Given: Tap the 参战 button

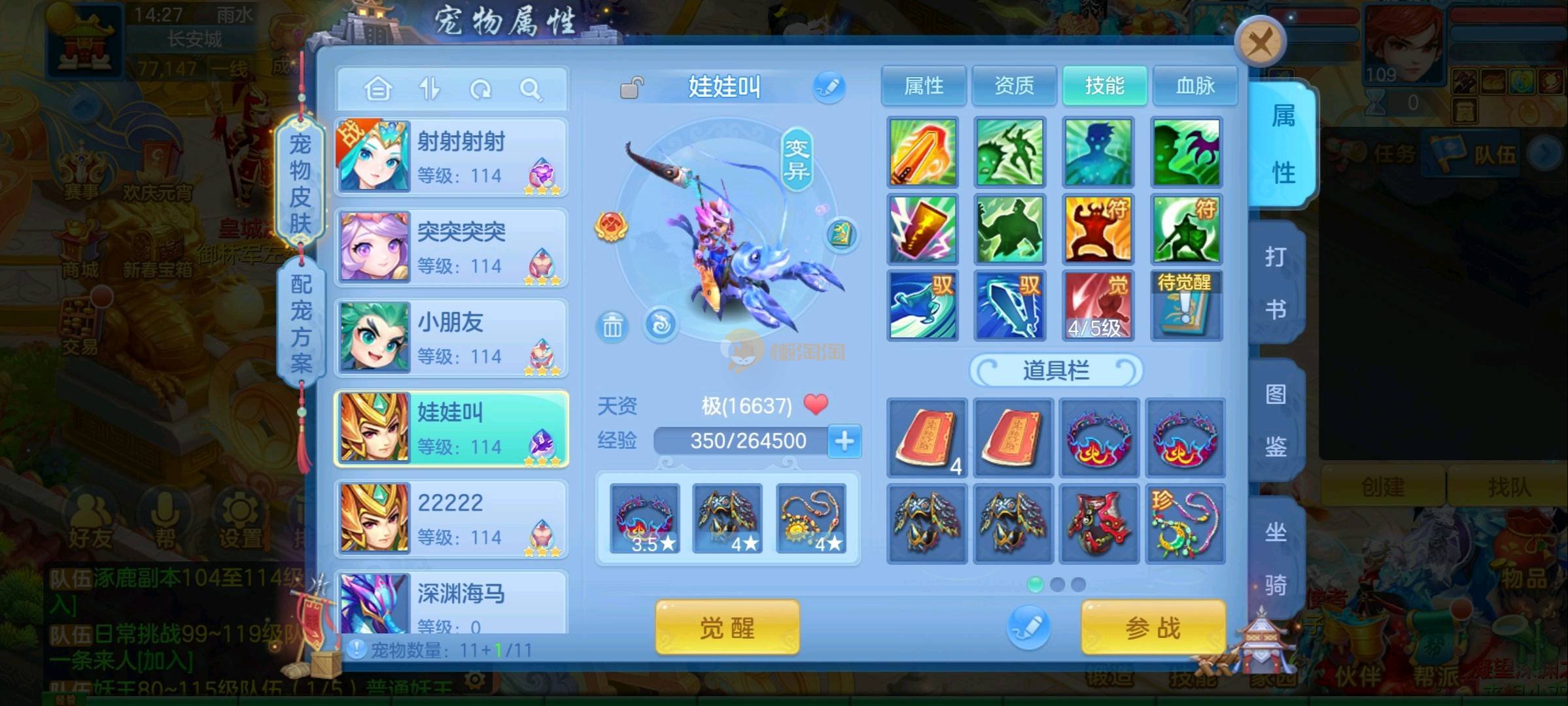Looking at the screenshot, I should tap(1153, 628).
